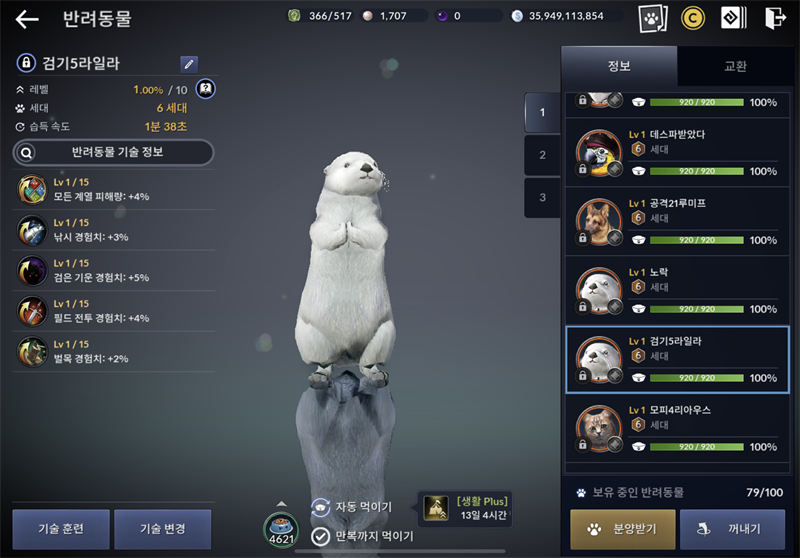This screenshot has width=800, height=558.
Task: Edit the pet name with pencil icon
Action: (189, 64)
